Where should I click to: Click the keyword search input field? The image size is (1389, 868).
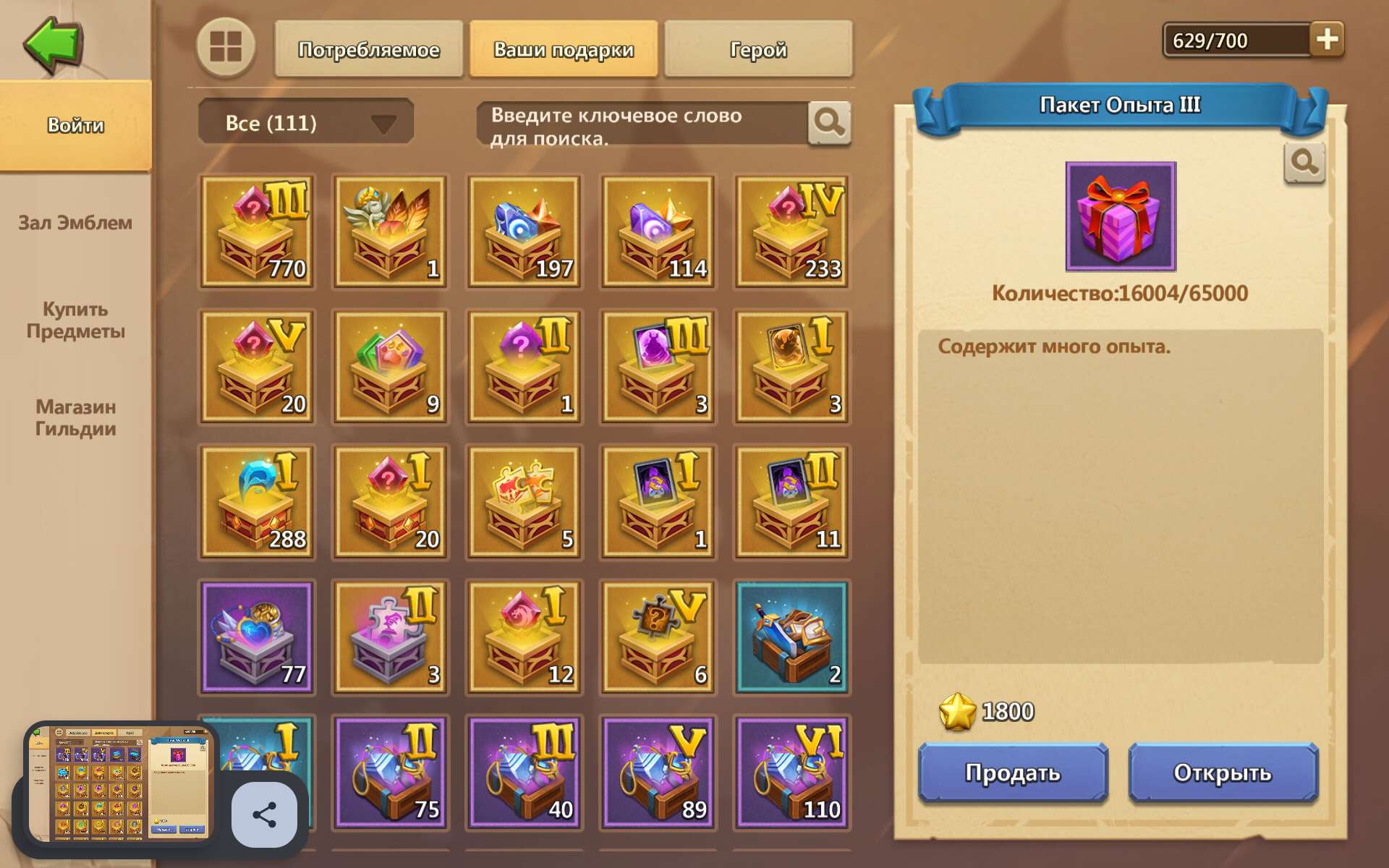(637, 122)
